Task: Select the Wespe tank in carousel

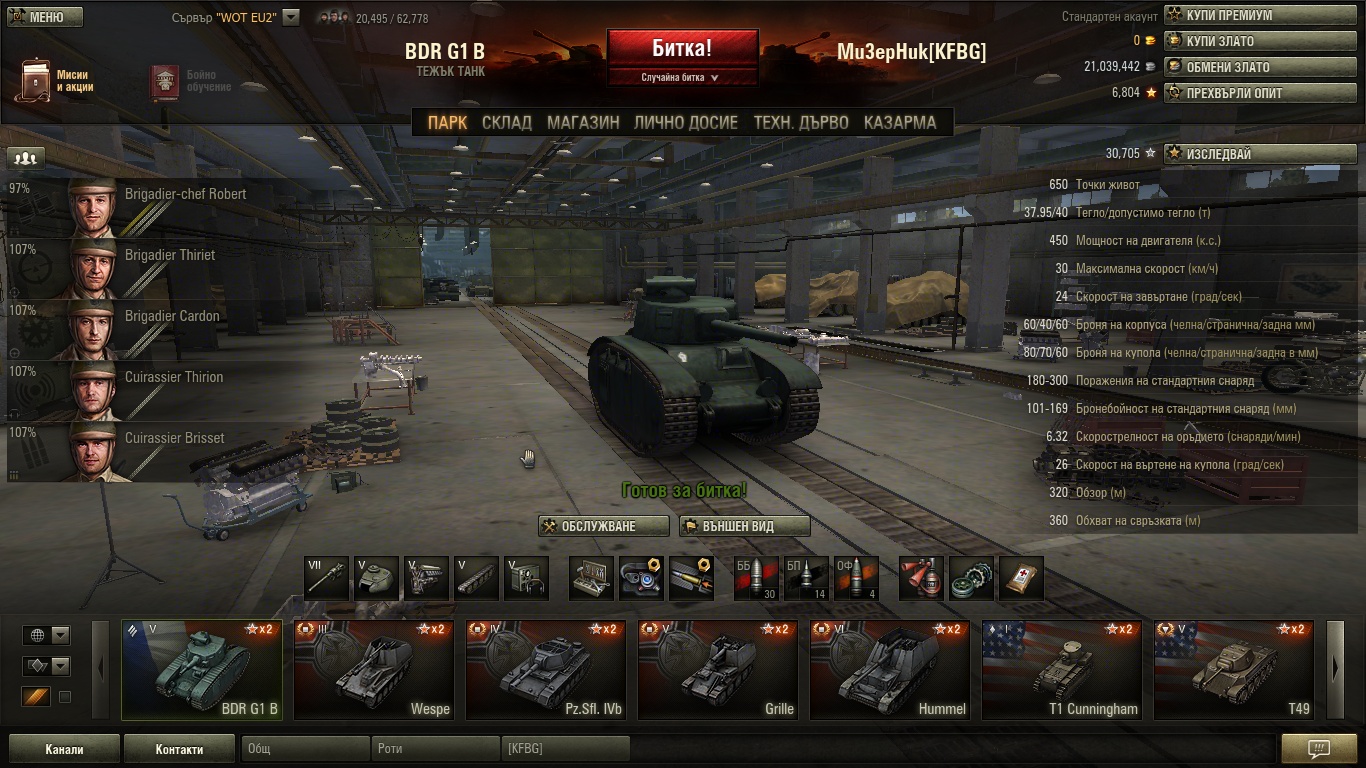Action: [x=372, y=670]
